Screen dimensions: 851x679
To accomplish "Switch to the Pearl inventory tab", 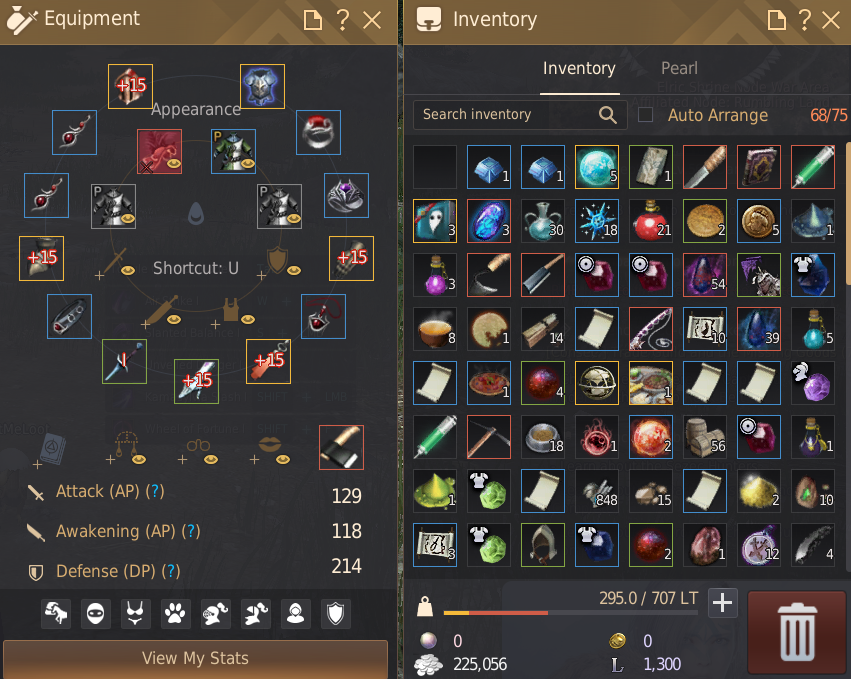I will [x=679, y=68].
